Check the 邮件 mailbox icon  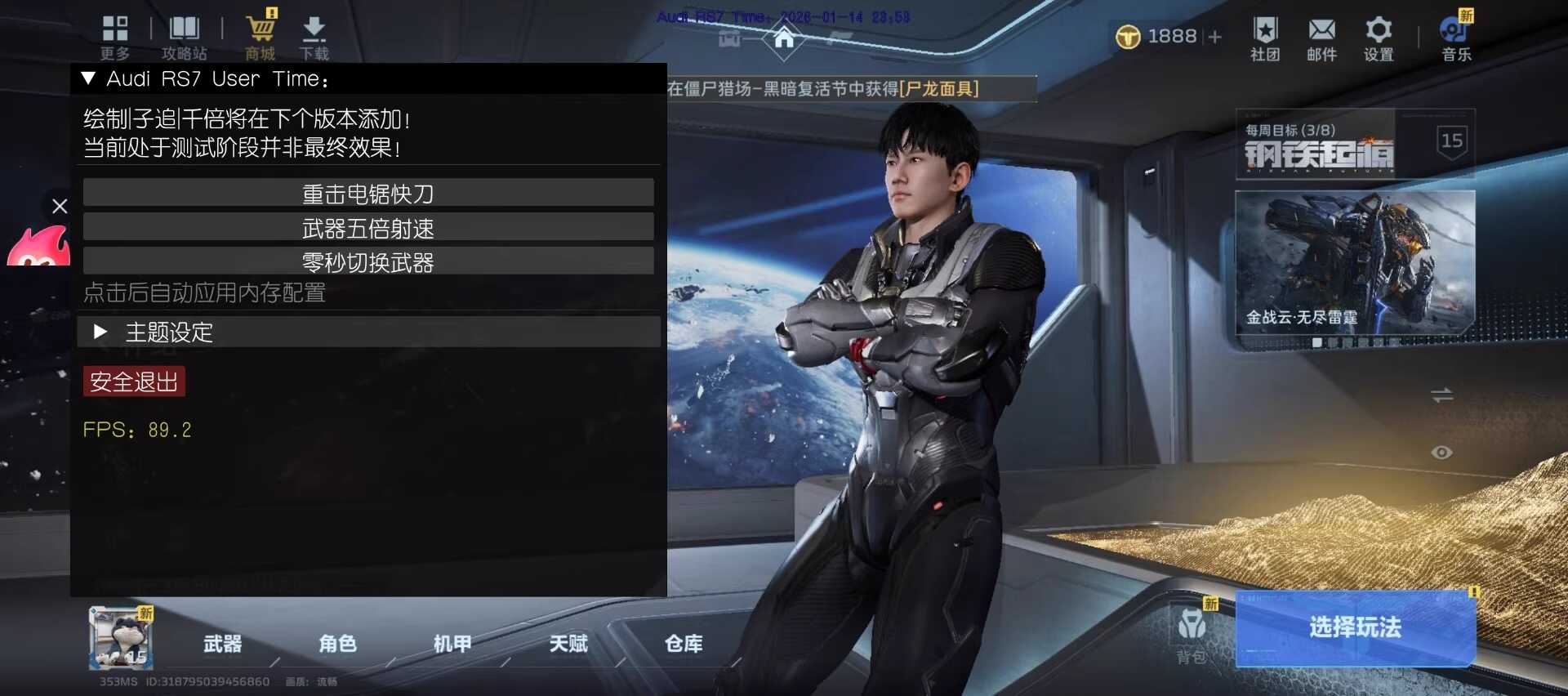click(1322, 33)
